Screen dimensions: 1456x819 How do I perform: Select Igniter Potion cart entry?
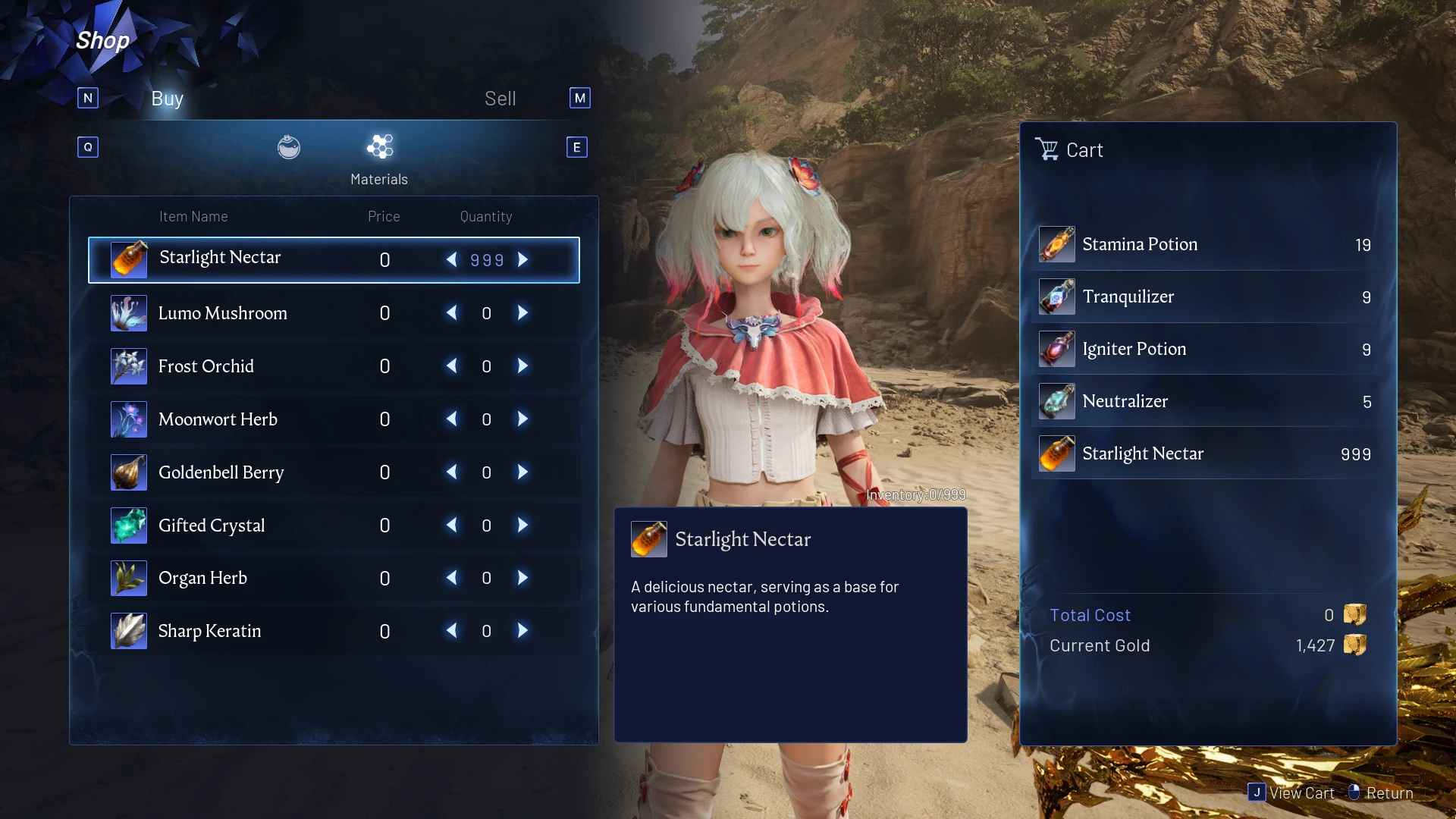click(x=1206, y=350)
